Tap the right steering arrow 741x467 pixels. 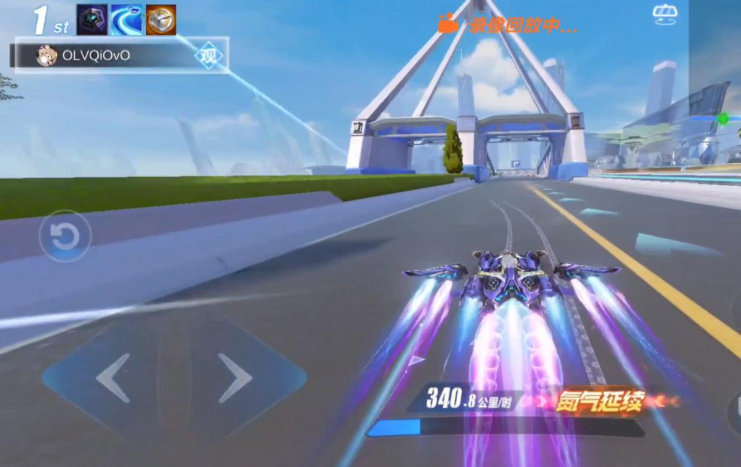click(234, 379)
